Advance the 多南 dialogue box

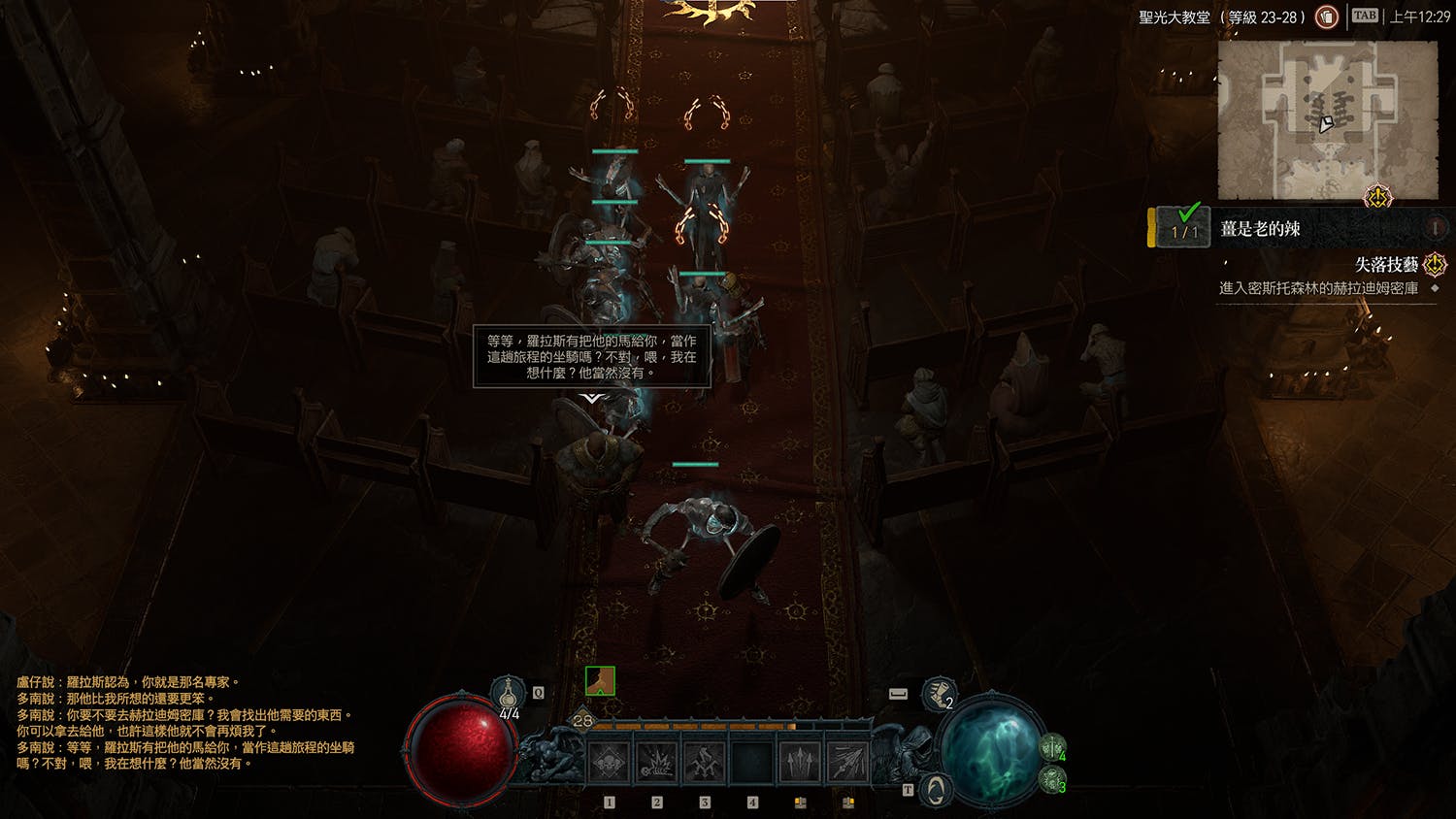pos(592,357)
